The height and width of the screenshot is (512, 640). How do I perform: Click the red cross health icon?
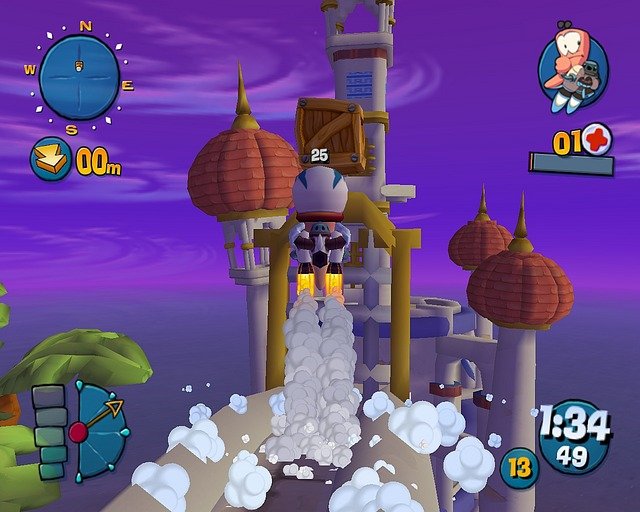pyautogui.click(x=597, y=139)
